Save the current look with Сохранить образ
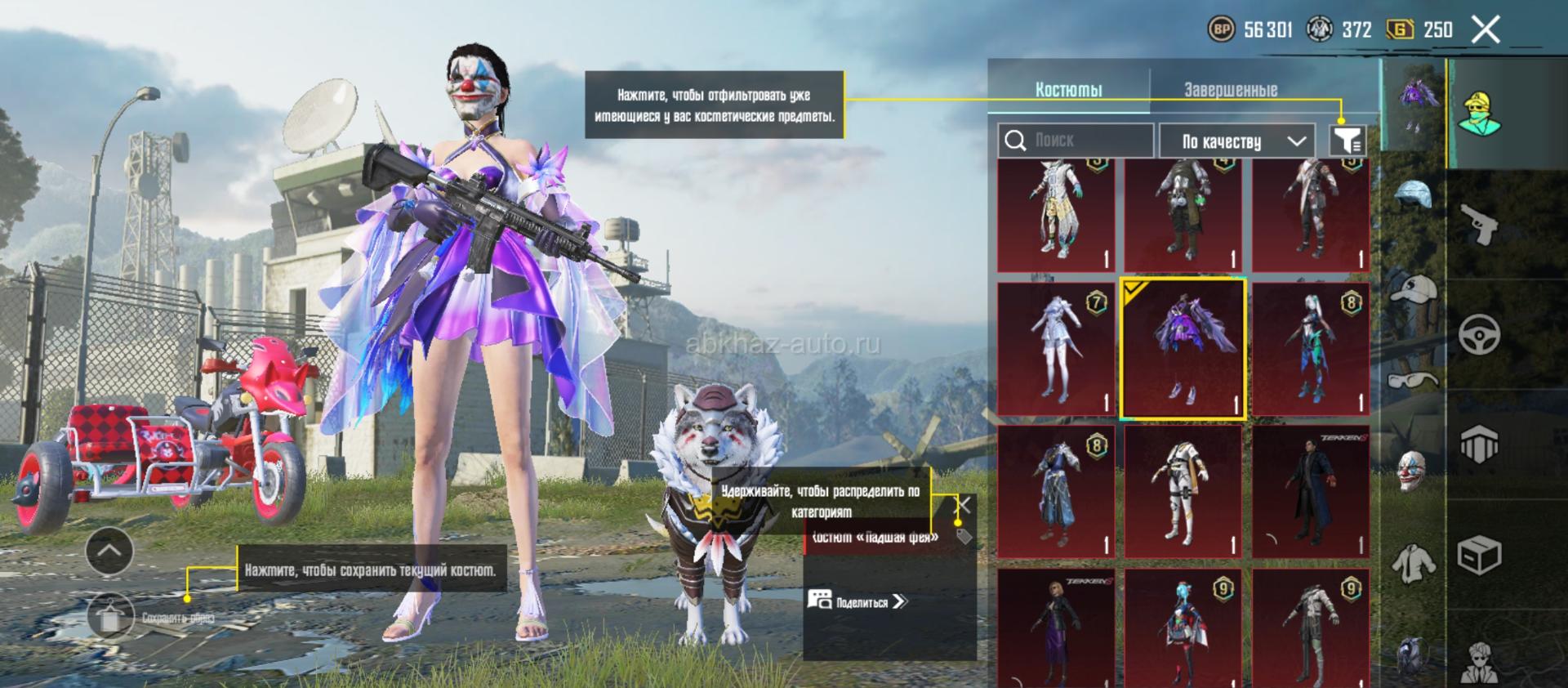This screenshot has width=1568, height=688. click(110, 618)
